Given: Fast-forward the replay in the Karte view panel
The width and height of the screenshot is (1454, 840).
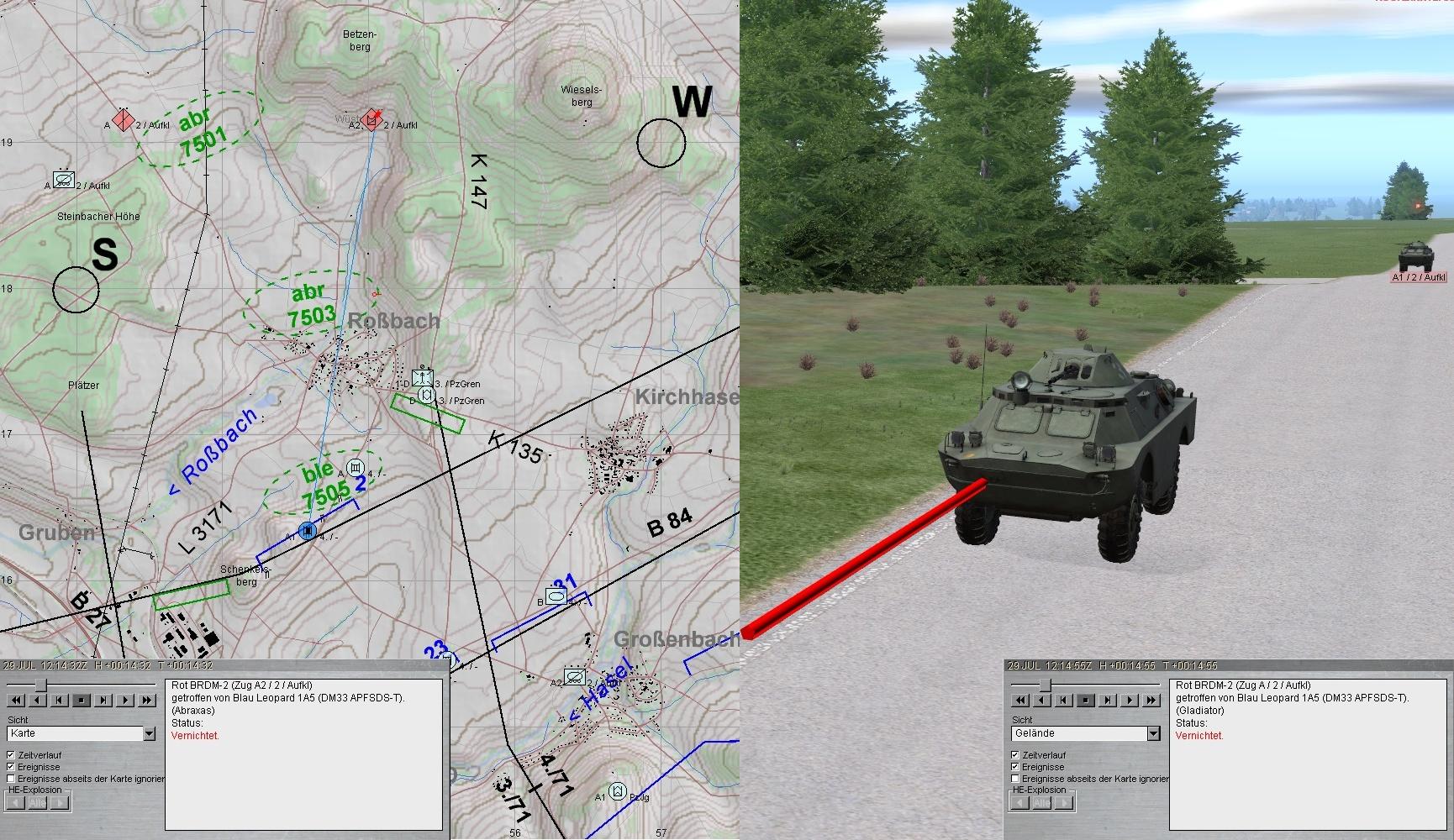Looking at the screenshot, I should click(x=147, y=700).
